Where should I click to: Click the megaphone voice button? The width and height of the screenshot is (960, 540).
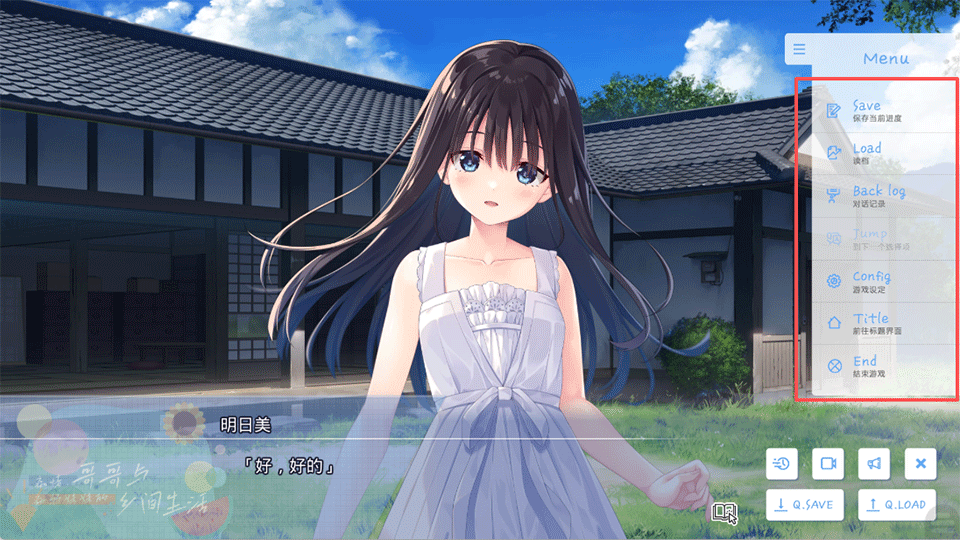tap(874, 463)
